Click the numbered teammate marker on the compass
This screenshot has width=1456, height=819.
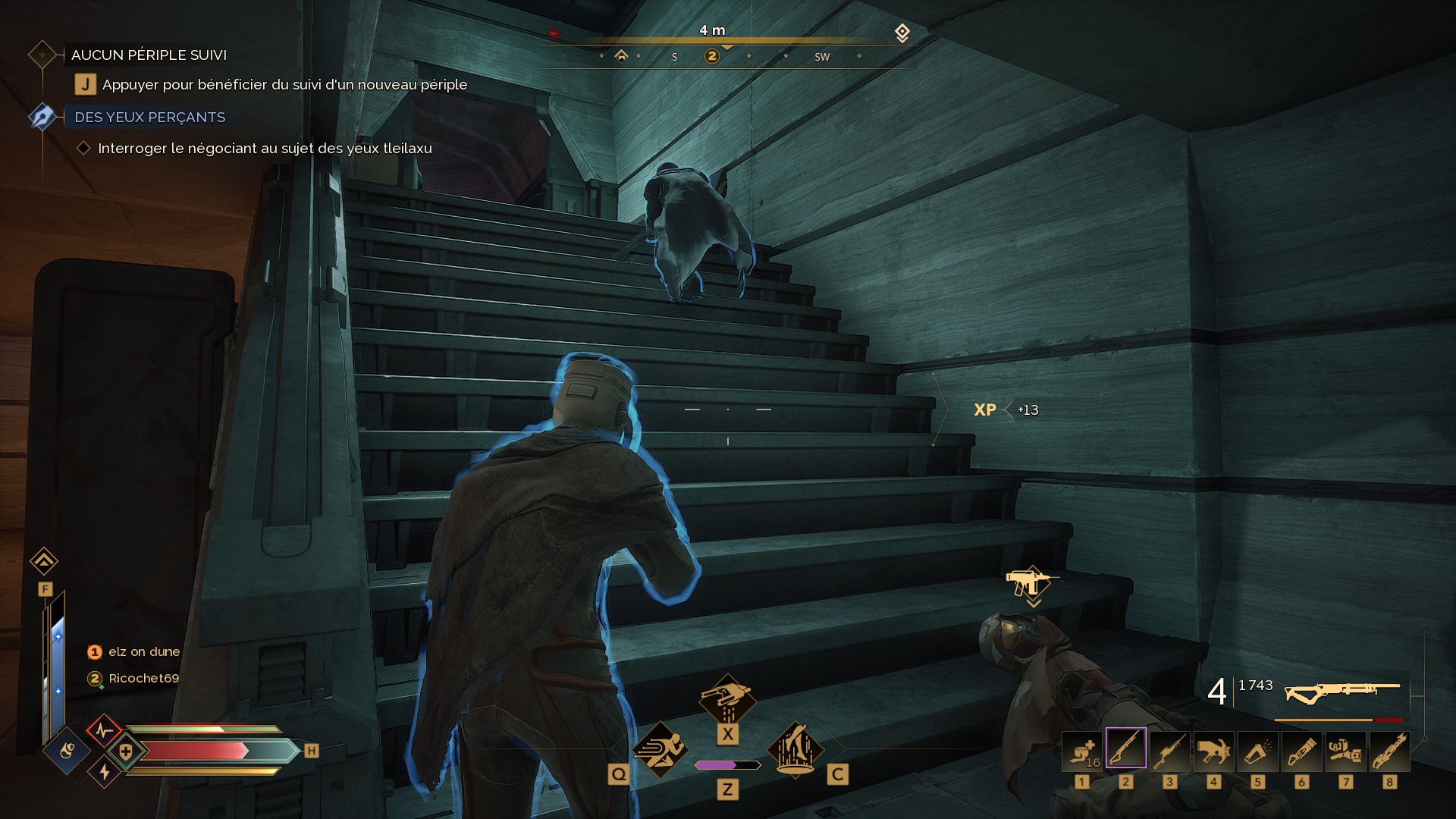[x=711, y=56]
